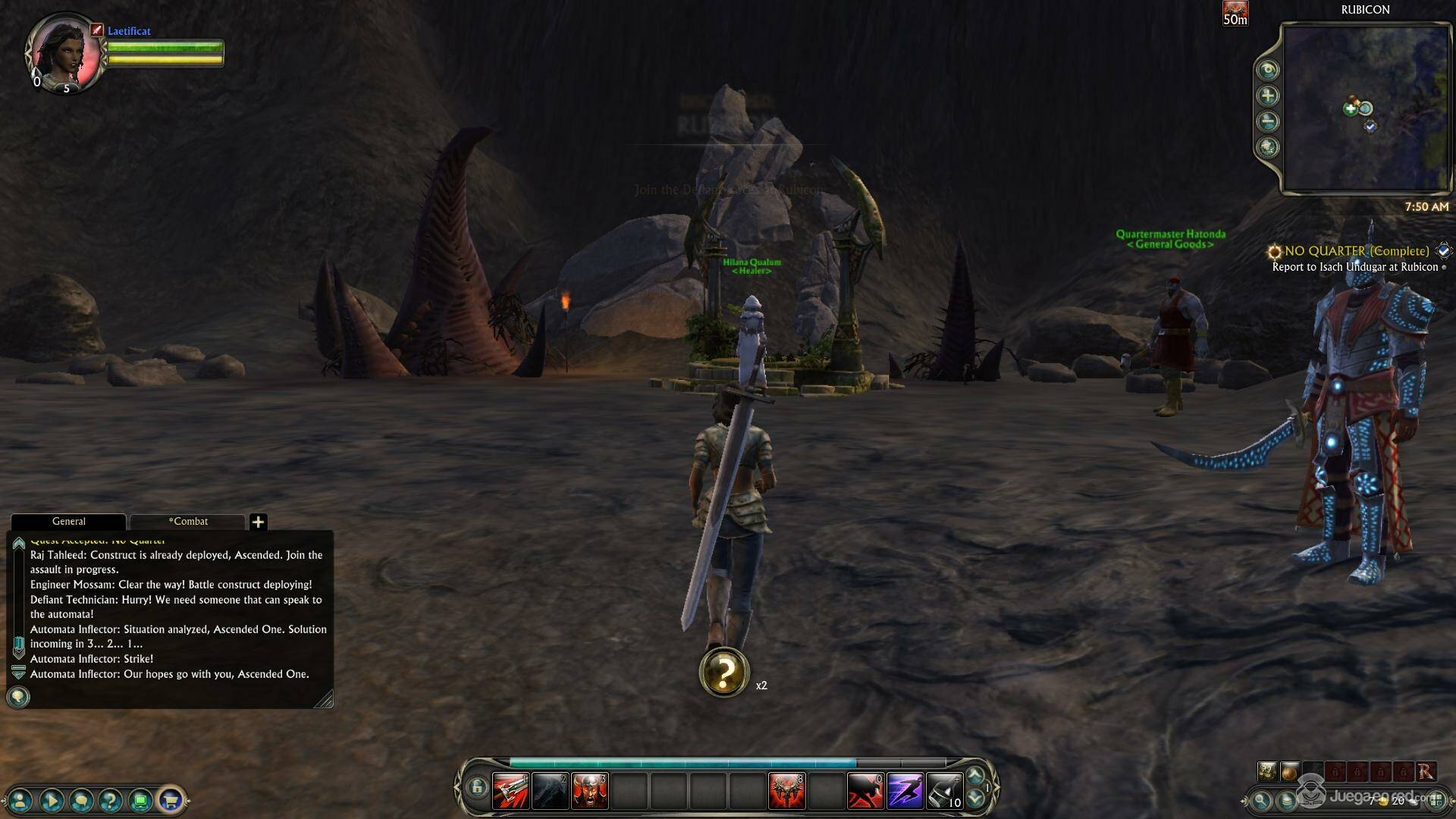Image resolution: width=1456 pixels, height=819 pixels.
Task: Activate the purple sprinting figure ability
Action: (905, 791)
